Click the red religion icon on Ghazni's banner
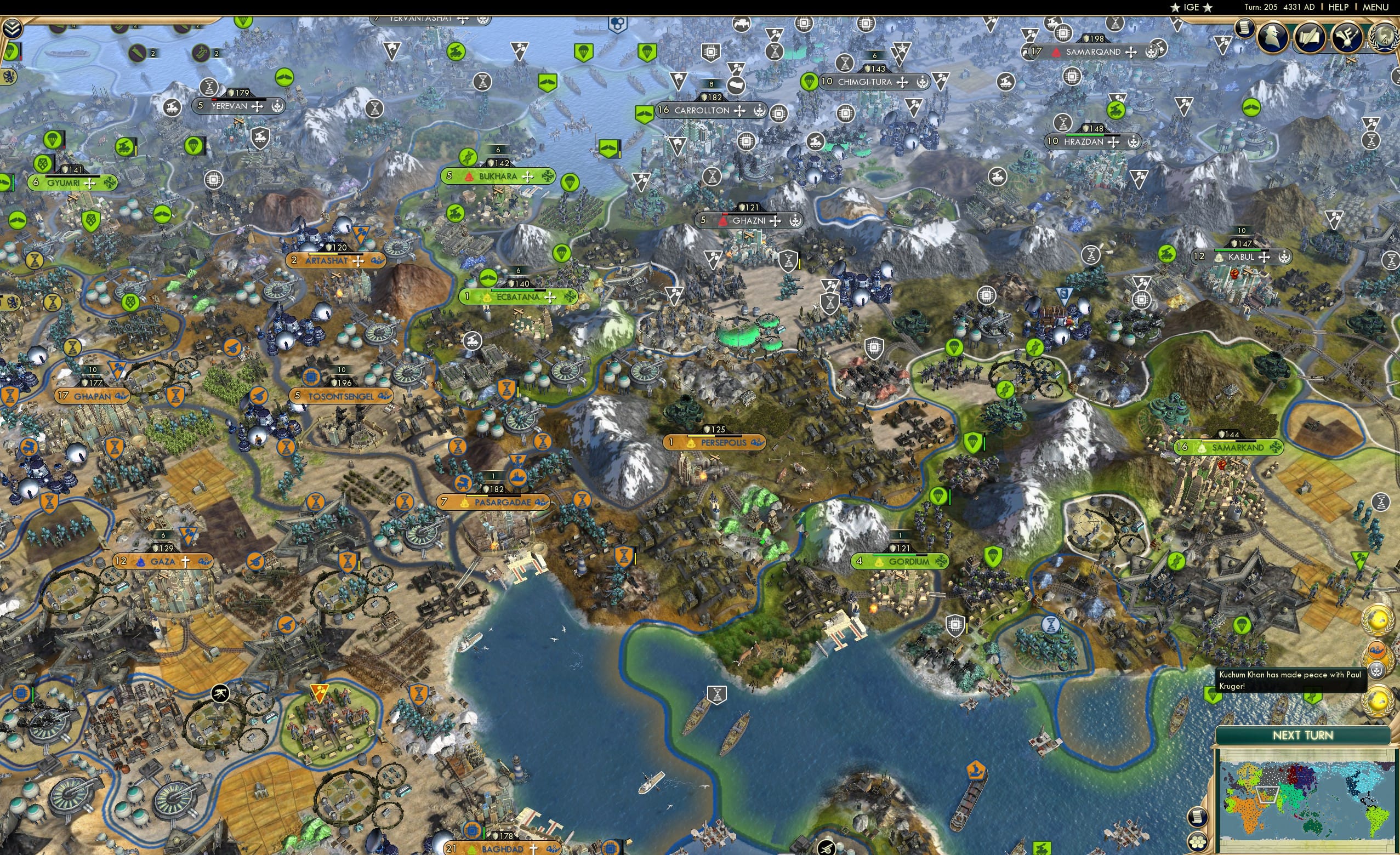This screenshot has width=1400, height=855. [x=722, y=220]
